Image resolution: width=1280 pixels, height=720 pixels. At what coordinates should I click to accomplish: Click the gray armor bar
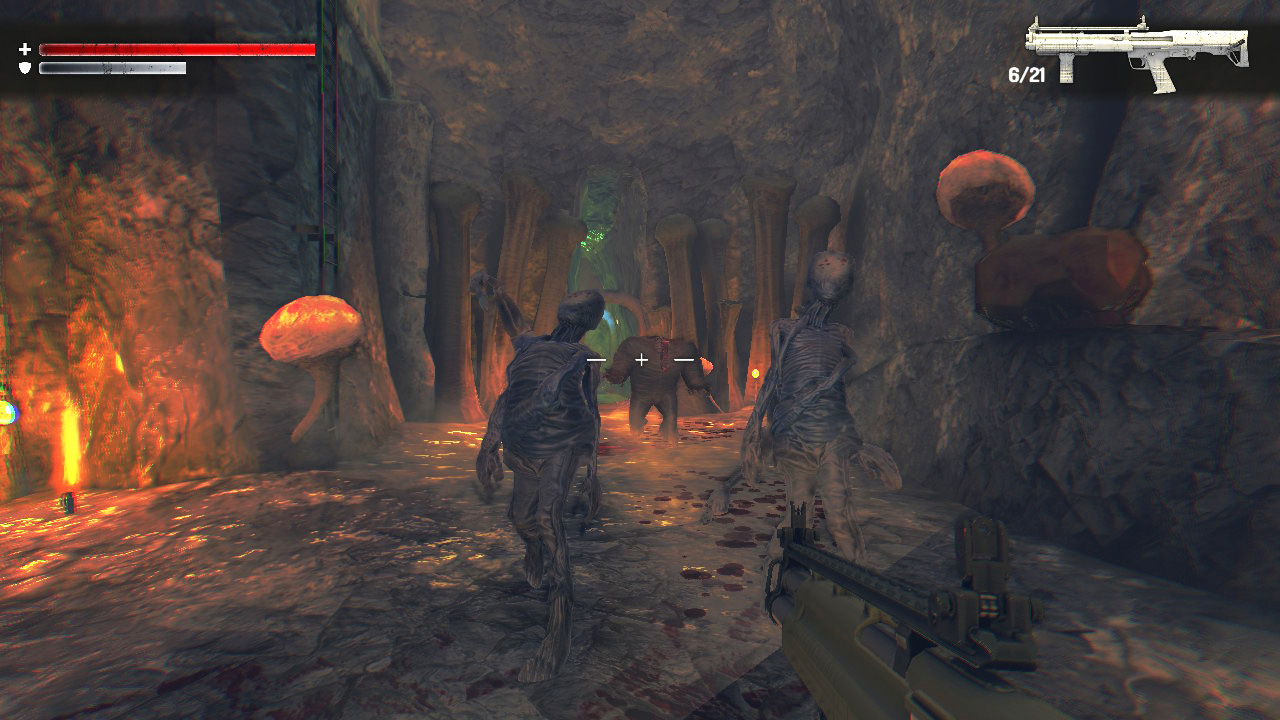(110, 68)
